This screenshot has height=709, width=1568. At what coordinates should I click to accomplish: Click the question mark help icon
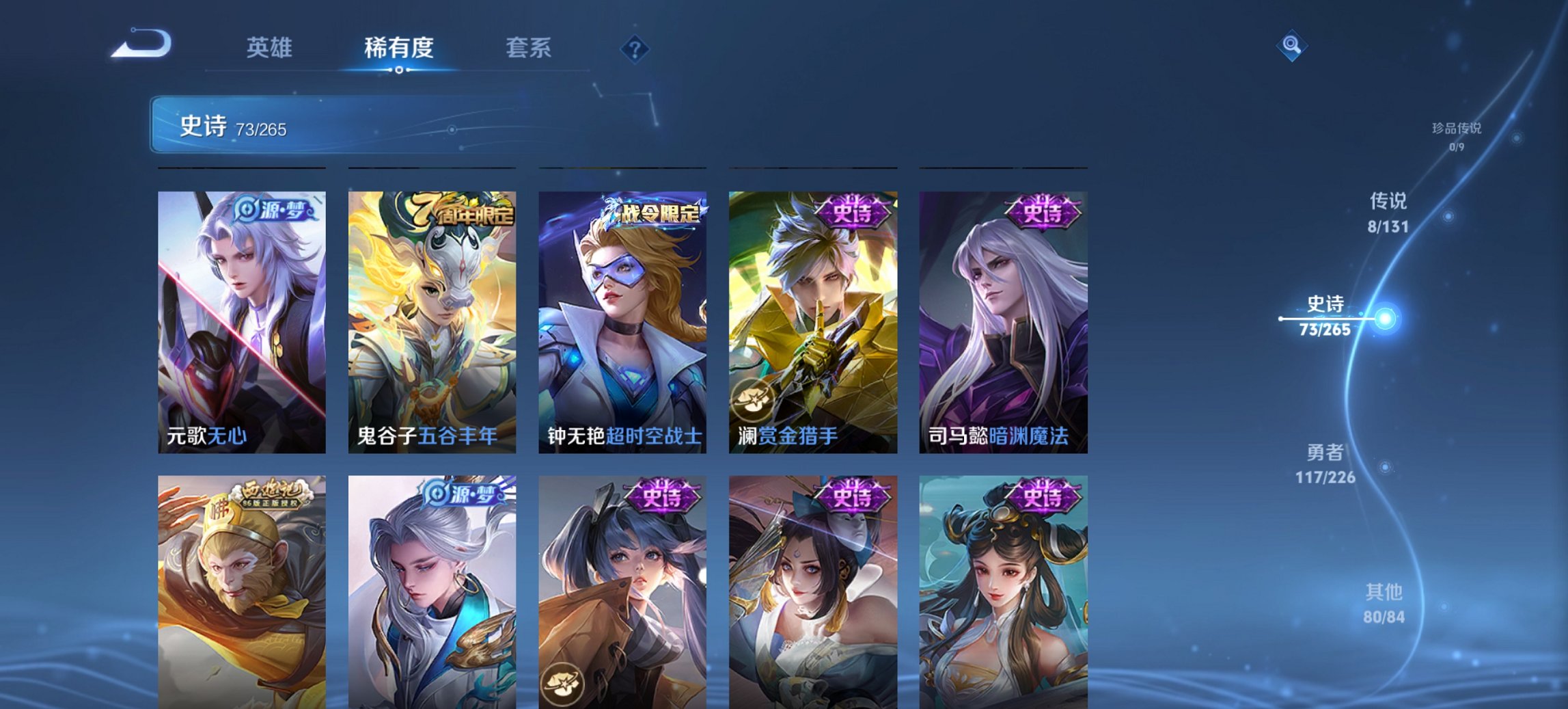(x=635, y=47)
